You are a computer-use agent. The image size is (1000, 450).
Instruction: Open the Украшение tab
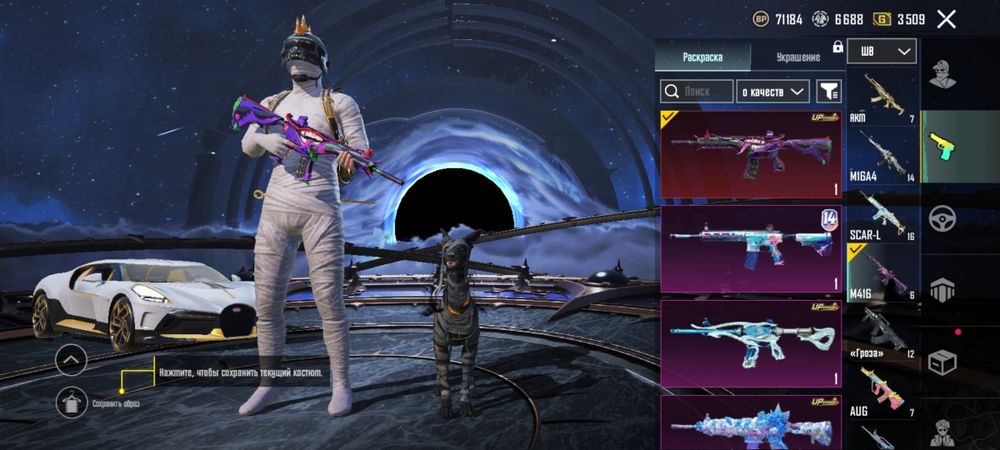tap(798, 56)
